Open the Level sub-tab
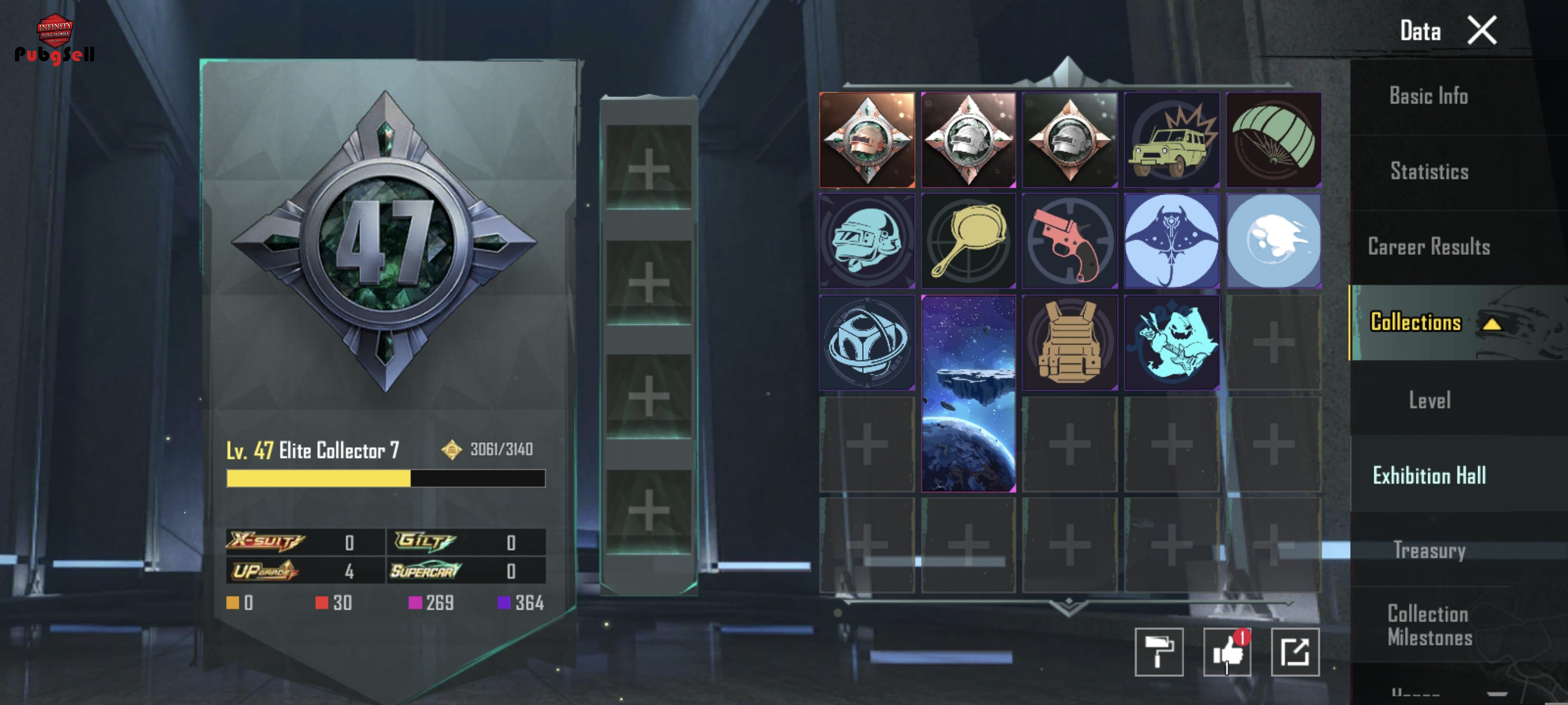 tap(1429, 400)
